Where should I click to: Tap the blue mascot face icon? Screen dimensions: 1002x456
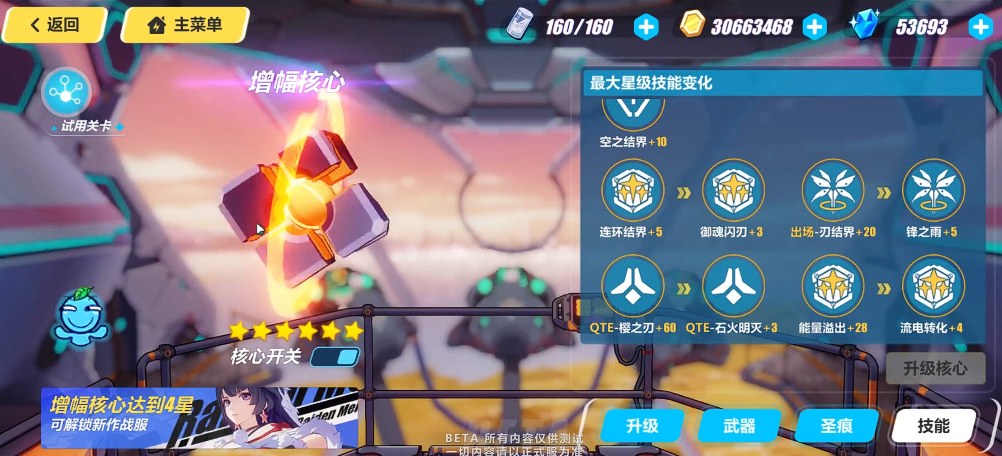(82, 317)
